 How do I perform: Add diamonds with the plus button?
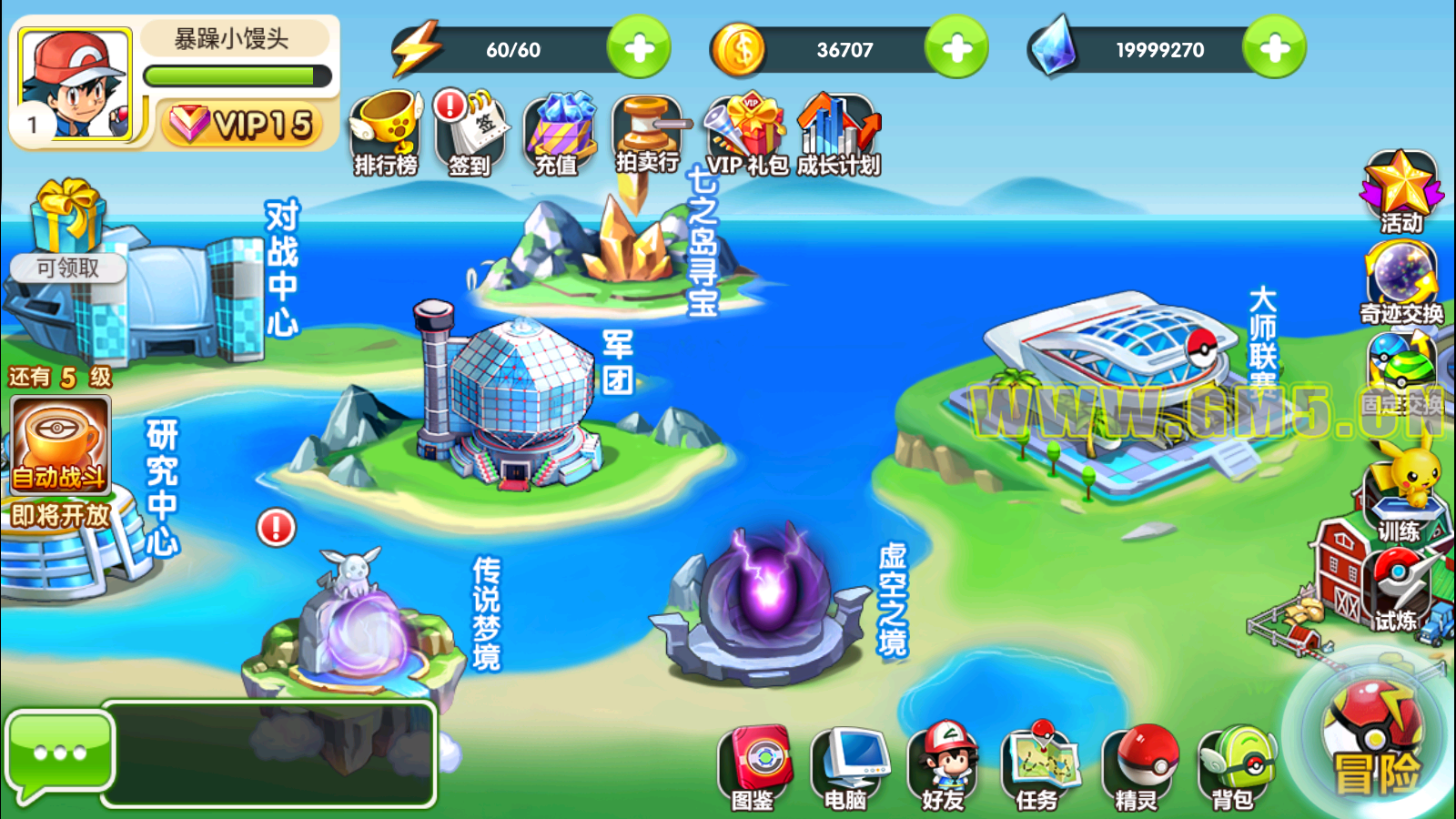(1274, 48)
